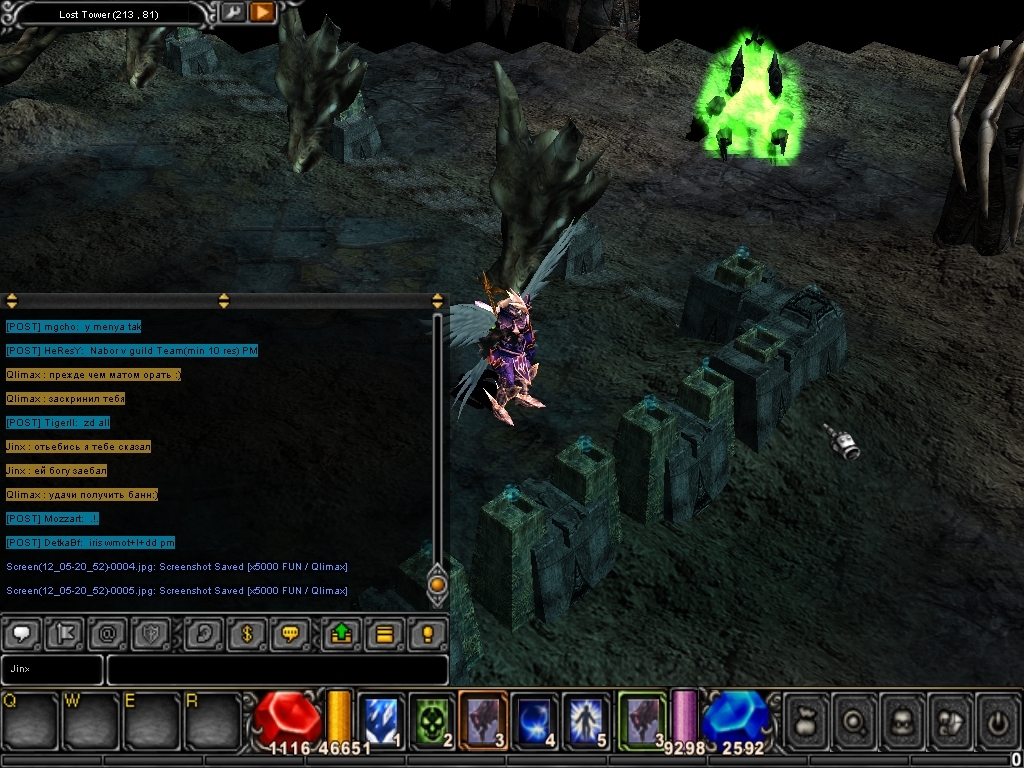The width and height of the screenshot is (1024, 768).
Task: Click the power button to exit
Action: click(997, 720)
